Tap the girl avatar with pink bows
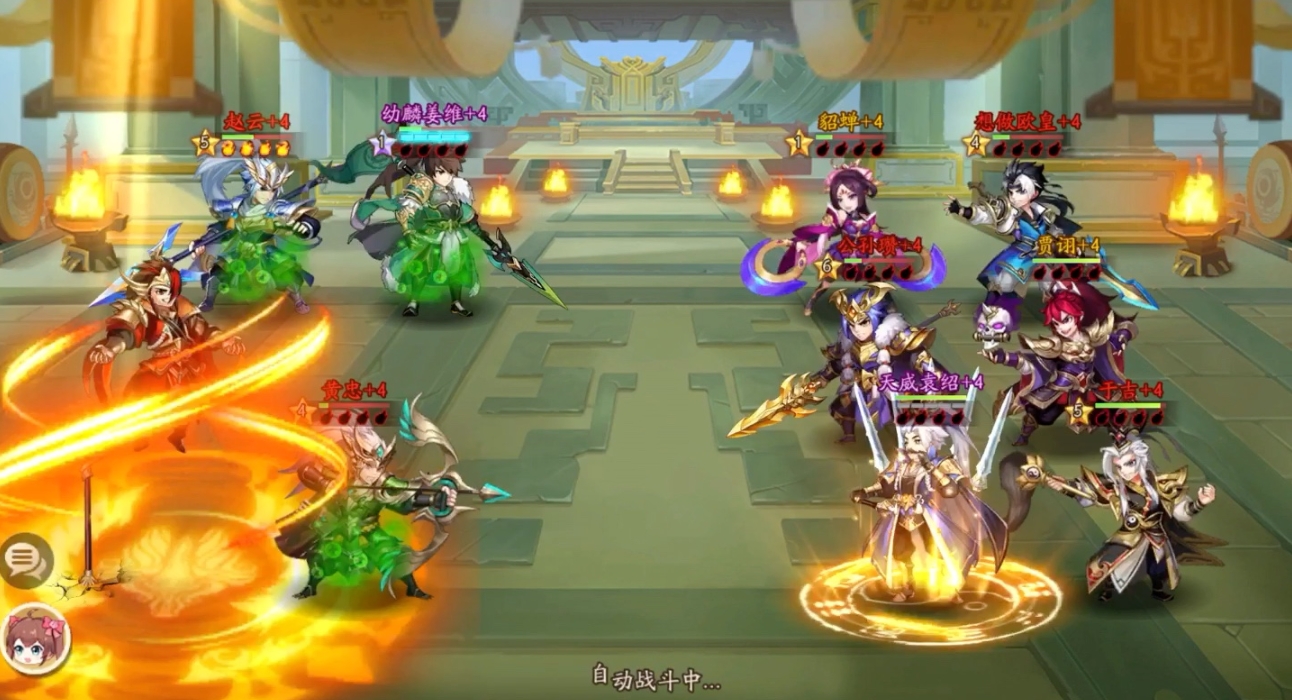 point(37,640)
